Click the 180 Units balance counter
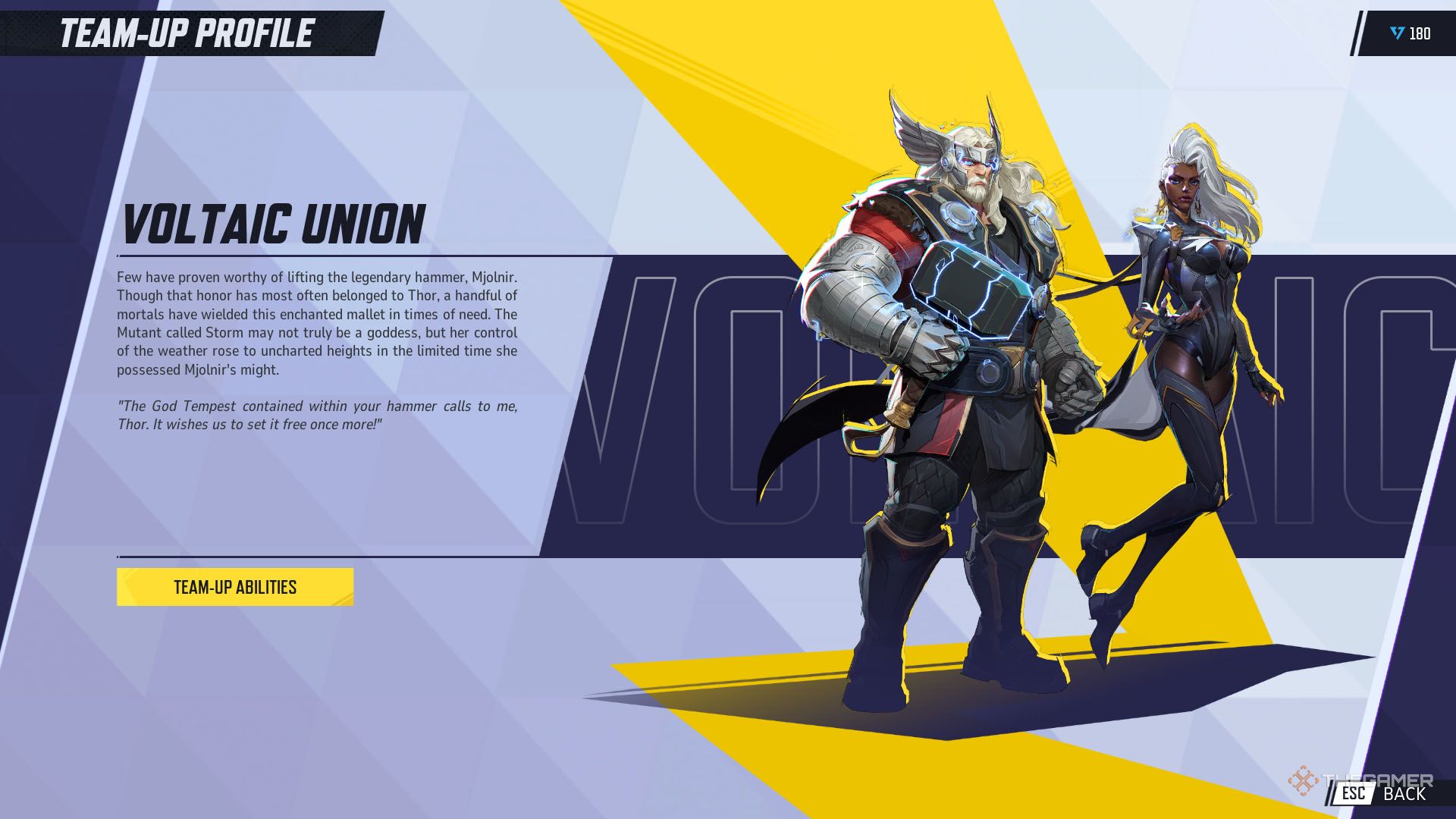Image resolution: width=1456 pixels, height=819 pixels. point(1418,32)
